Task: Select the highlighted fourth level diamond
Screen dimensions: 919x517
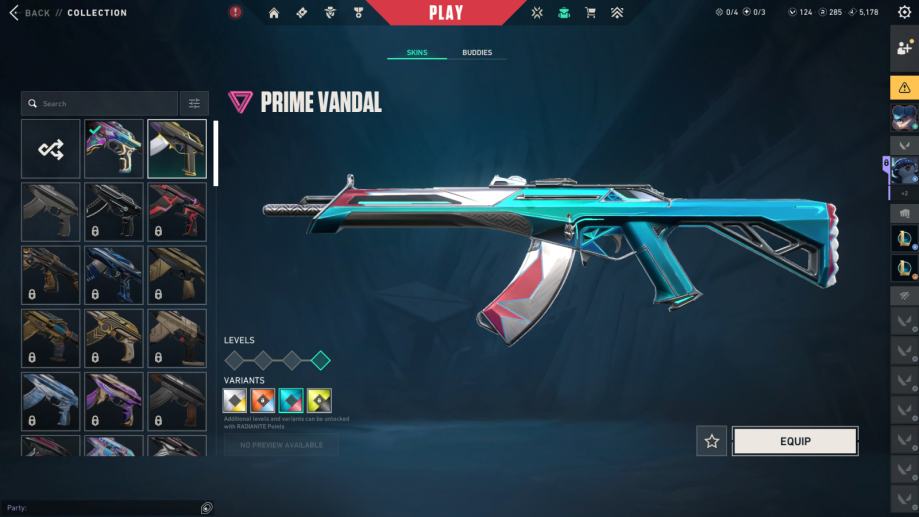Action: coord(320,360)
